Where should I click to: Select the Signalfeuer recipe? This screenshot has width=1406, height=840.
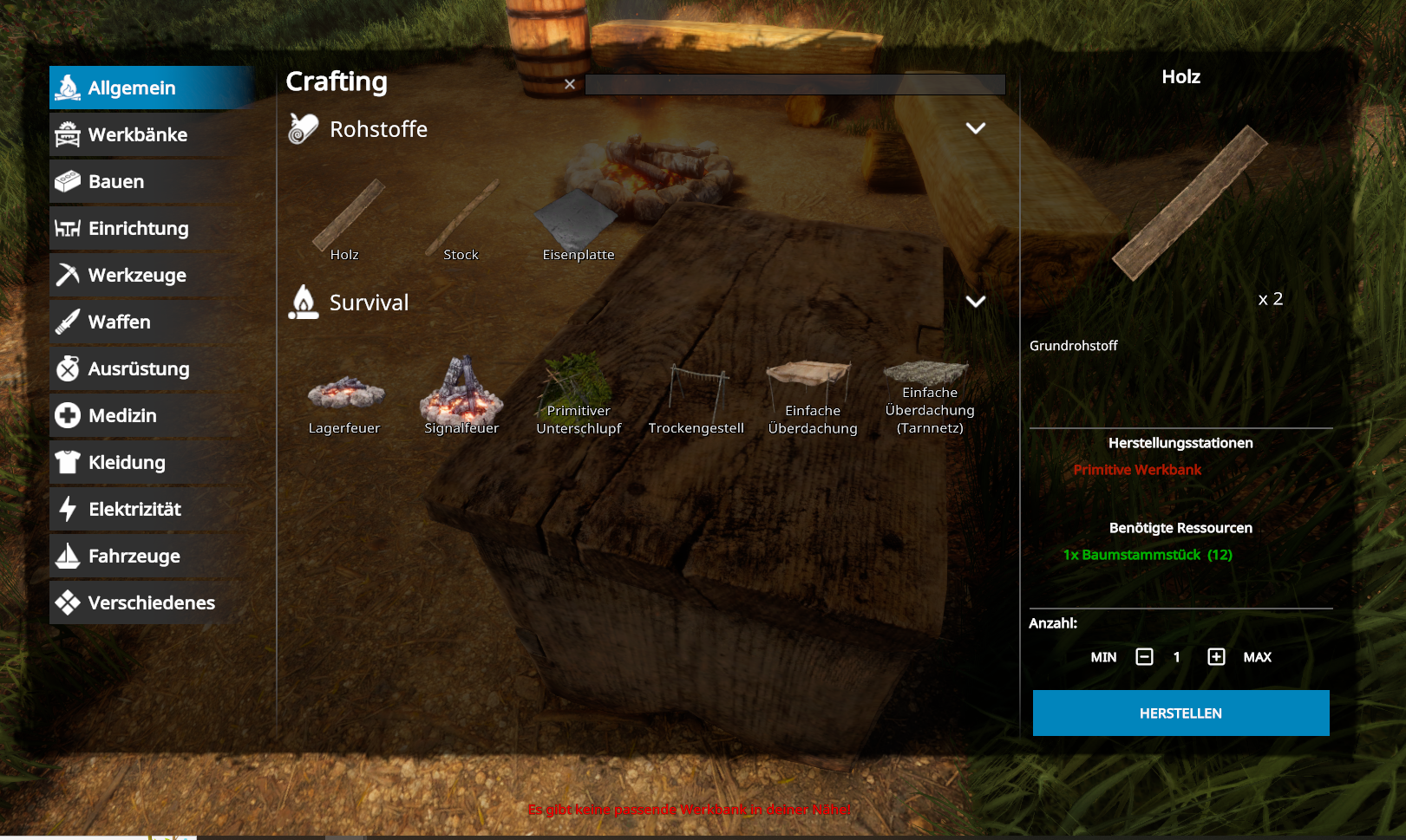[461, 396]
